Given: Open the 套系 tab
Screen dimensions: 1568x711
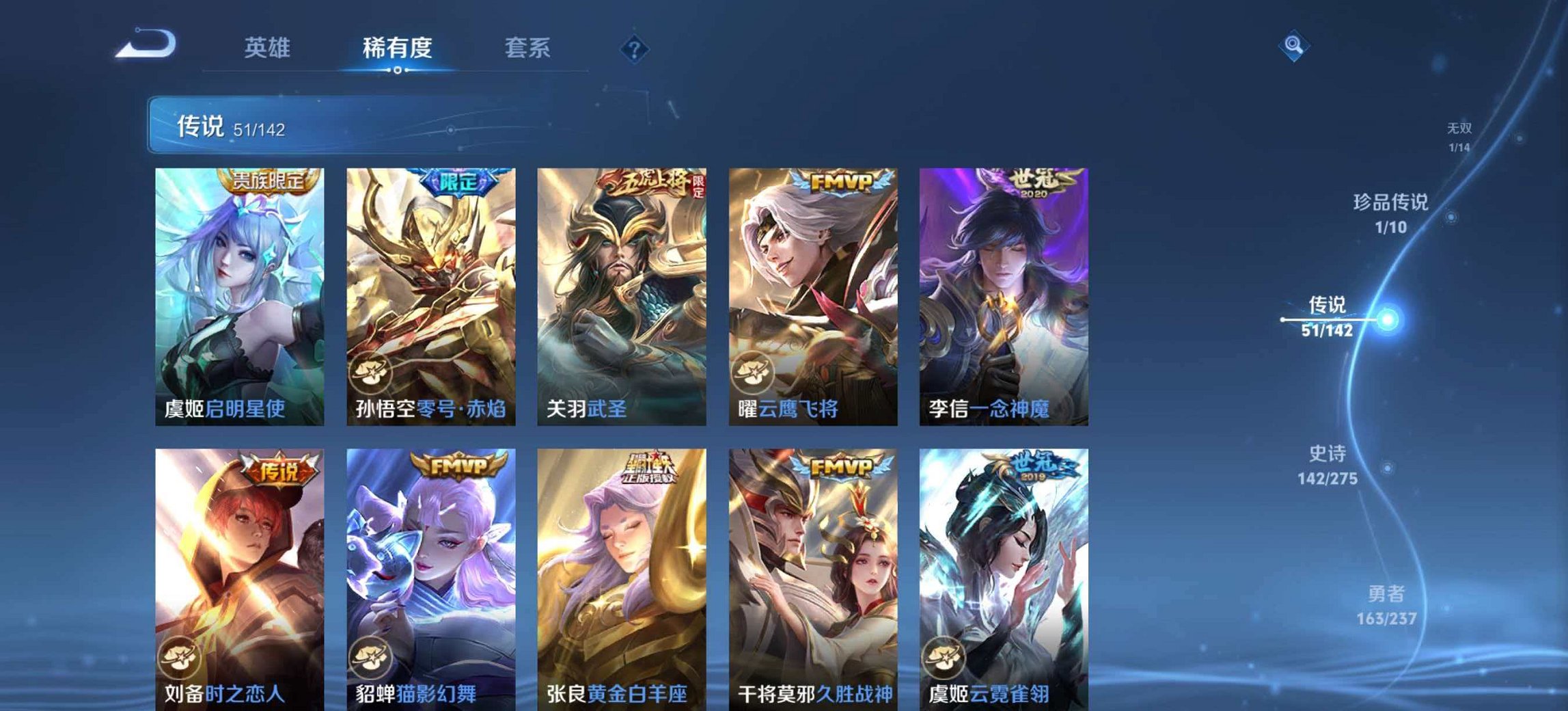Looking at the screenshot, I should pos(527,48).
